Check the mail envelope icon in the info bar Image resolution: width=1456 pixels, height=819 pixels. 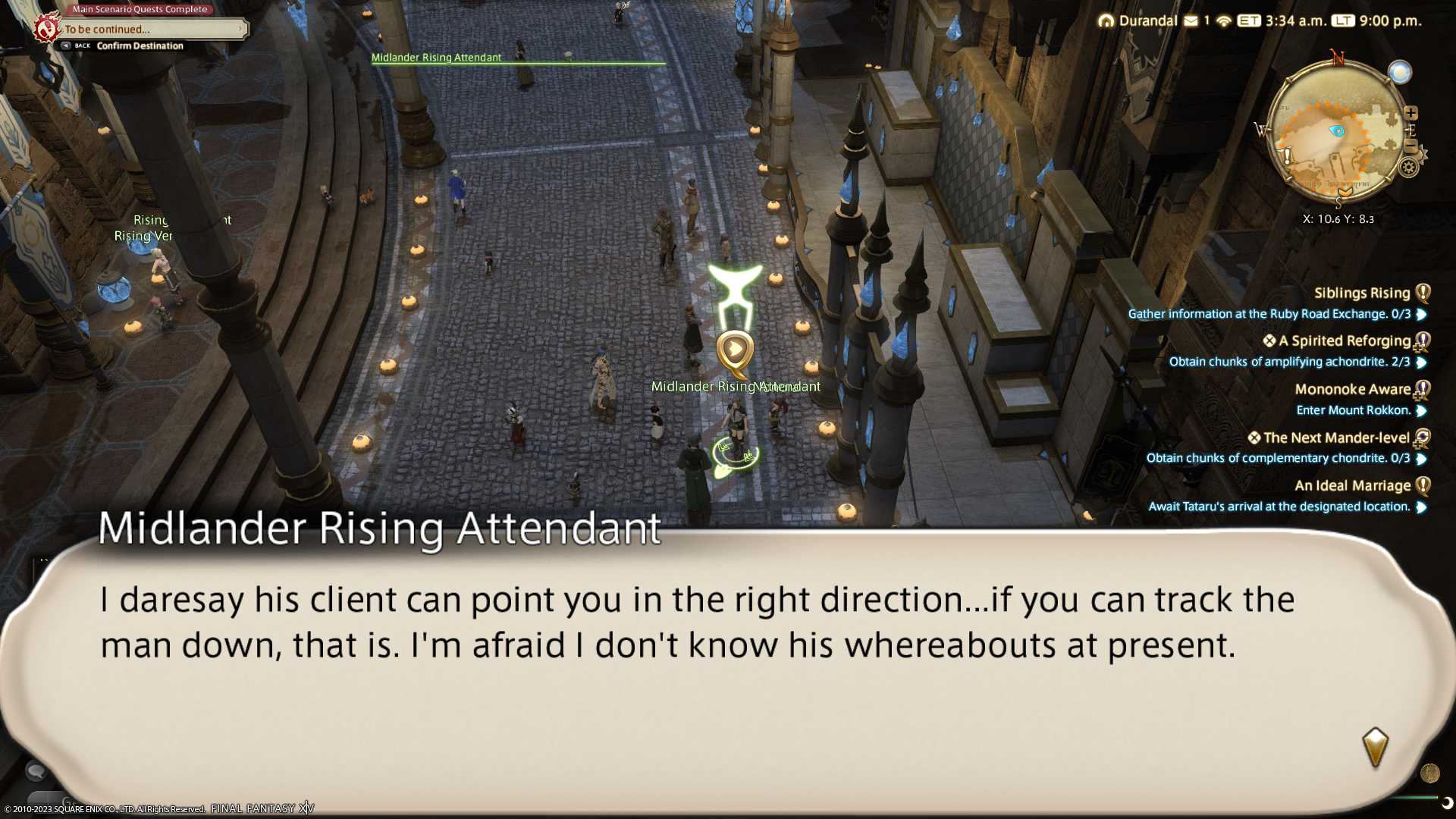coord(1191,21)
